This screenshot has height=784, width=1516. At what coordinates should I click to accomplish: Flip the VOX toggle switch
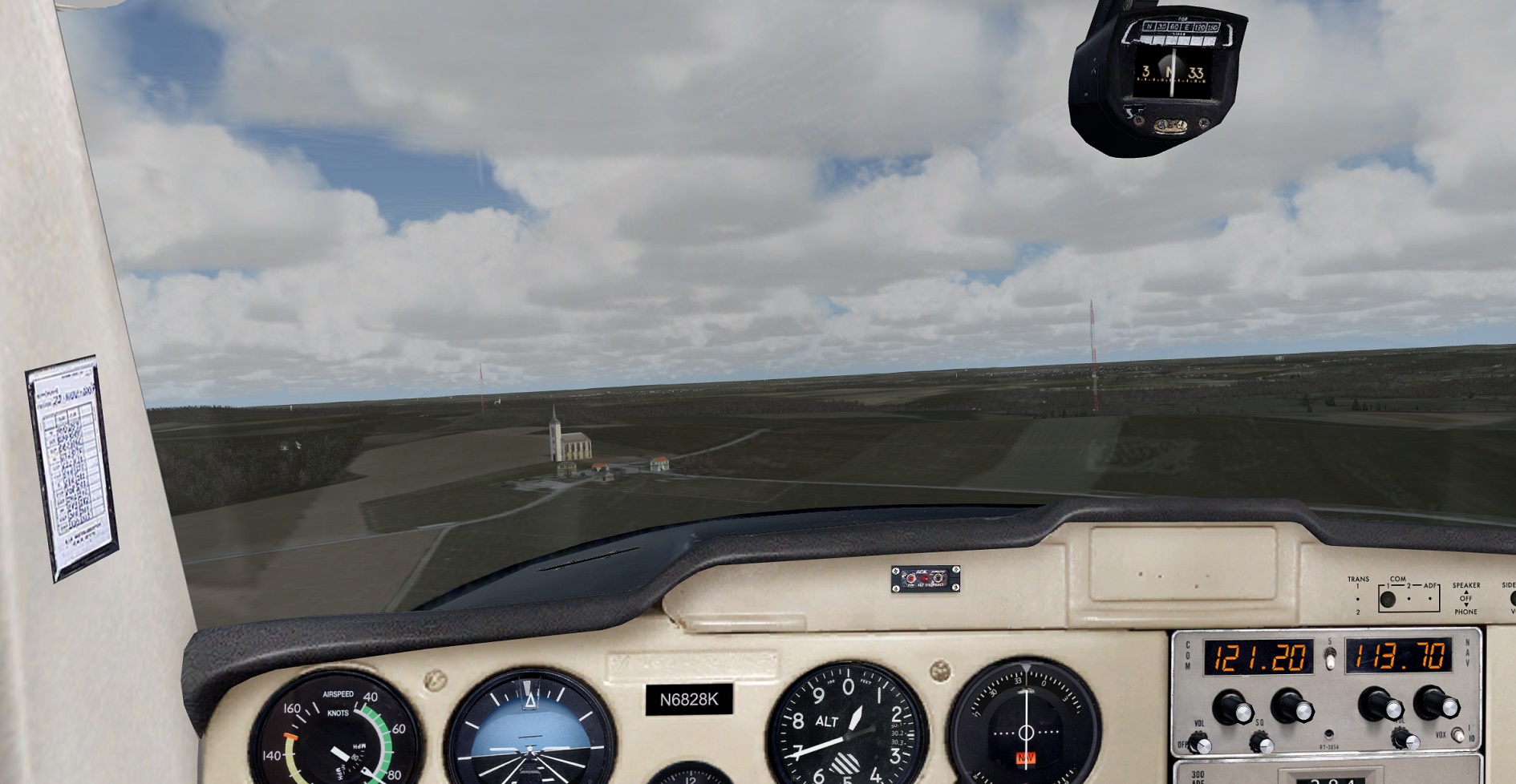click(1457, 736)
